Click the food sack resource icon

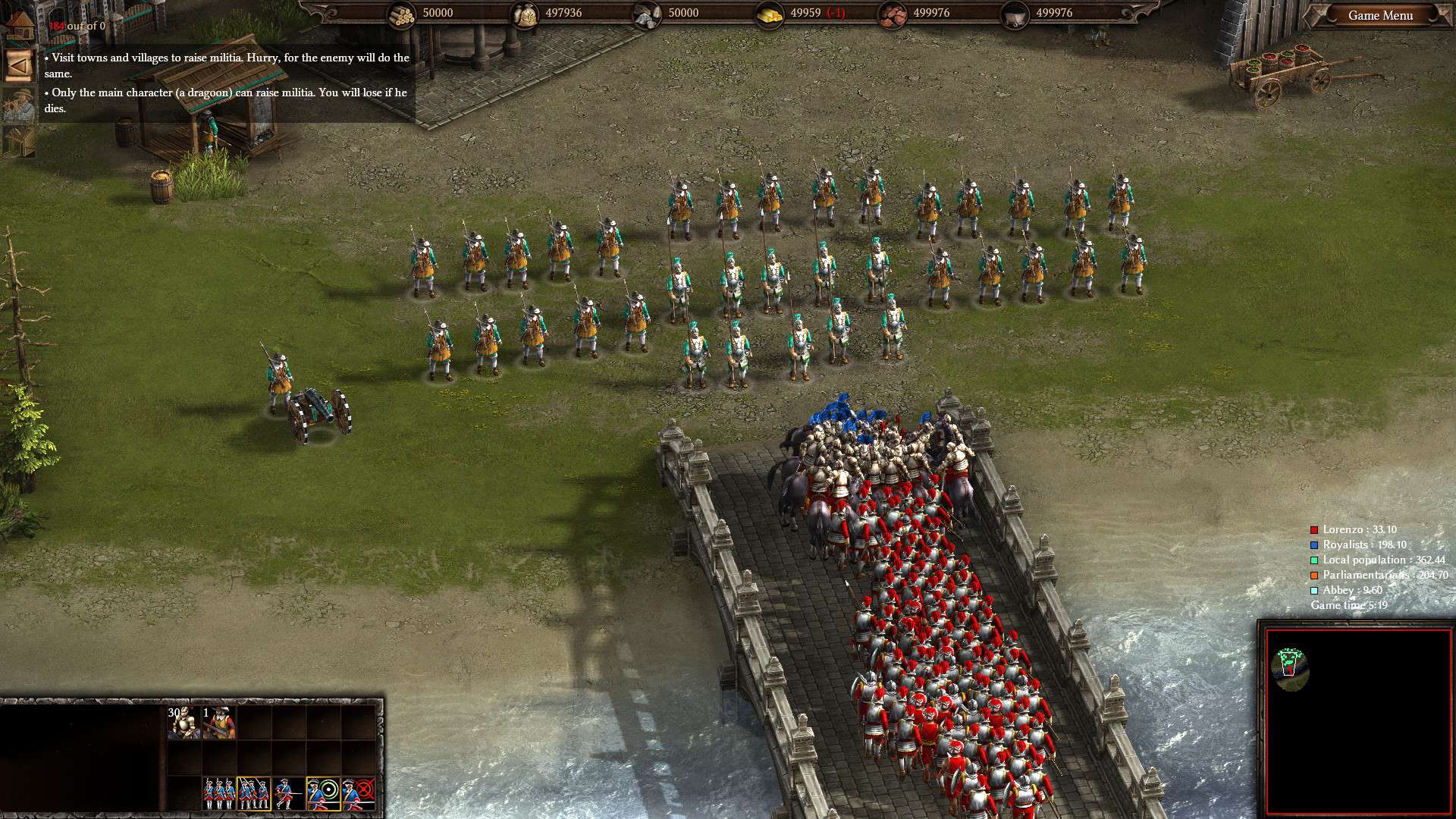tap(525, 14)
